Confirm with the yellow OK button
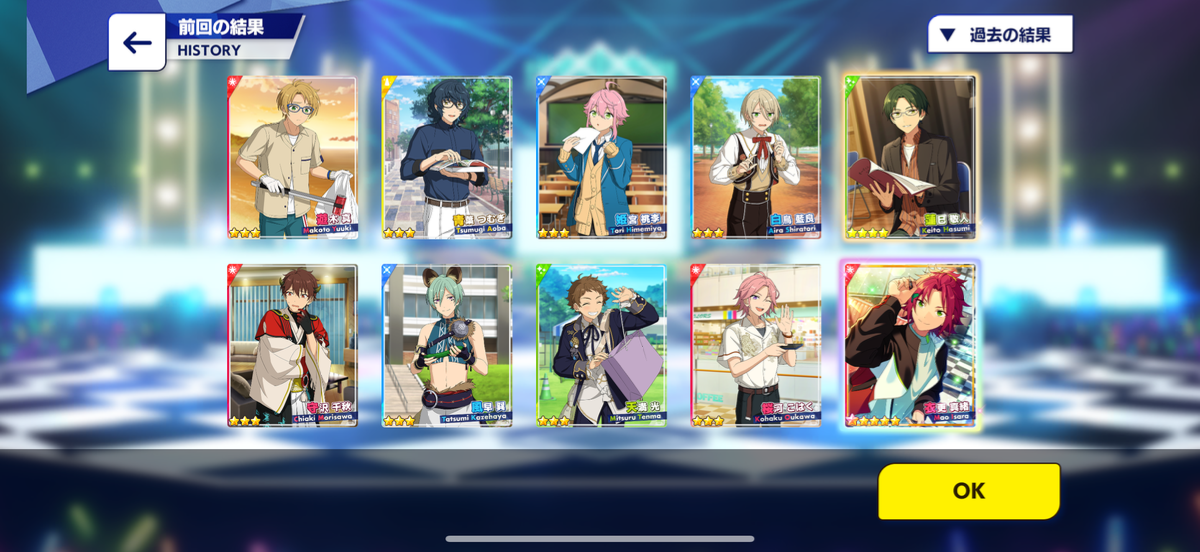 pos(968,491)
